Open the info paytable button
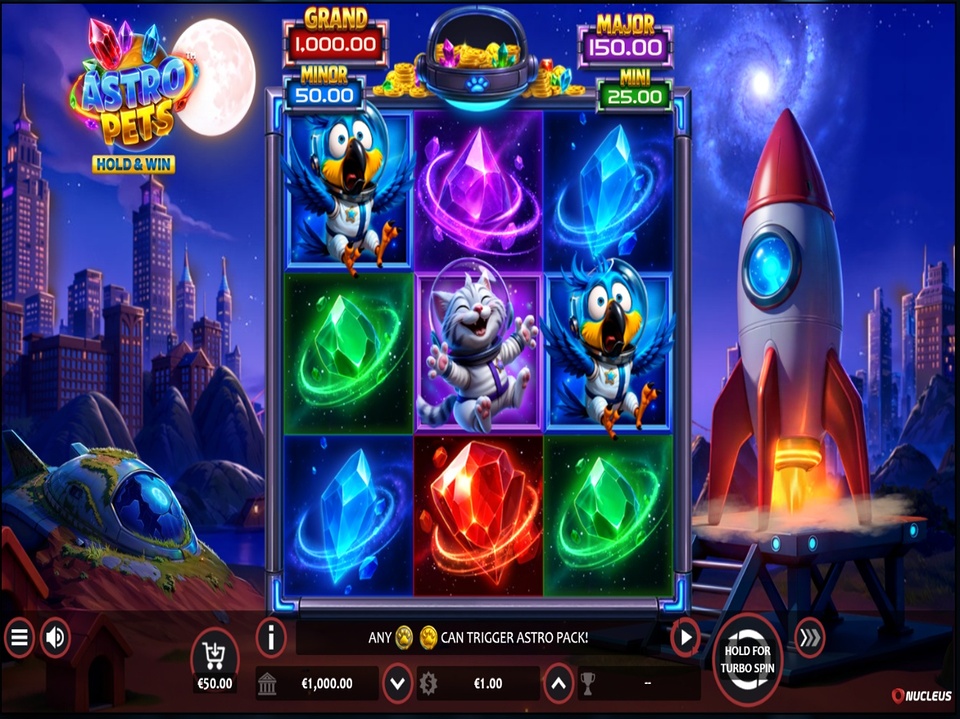The height and width of the screenshot is (719, 960). 271,636
